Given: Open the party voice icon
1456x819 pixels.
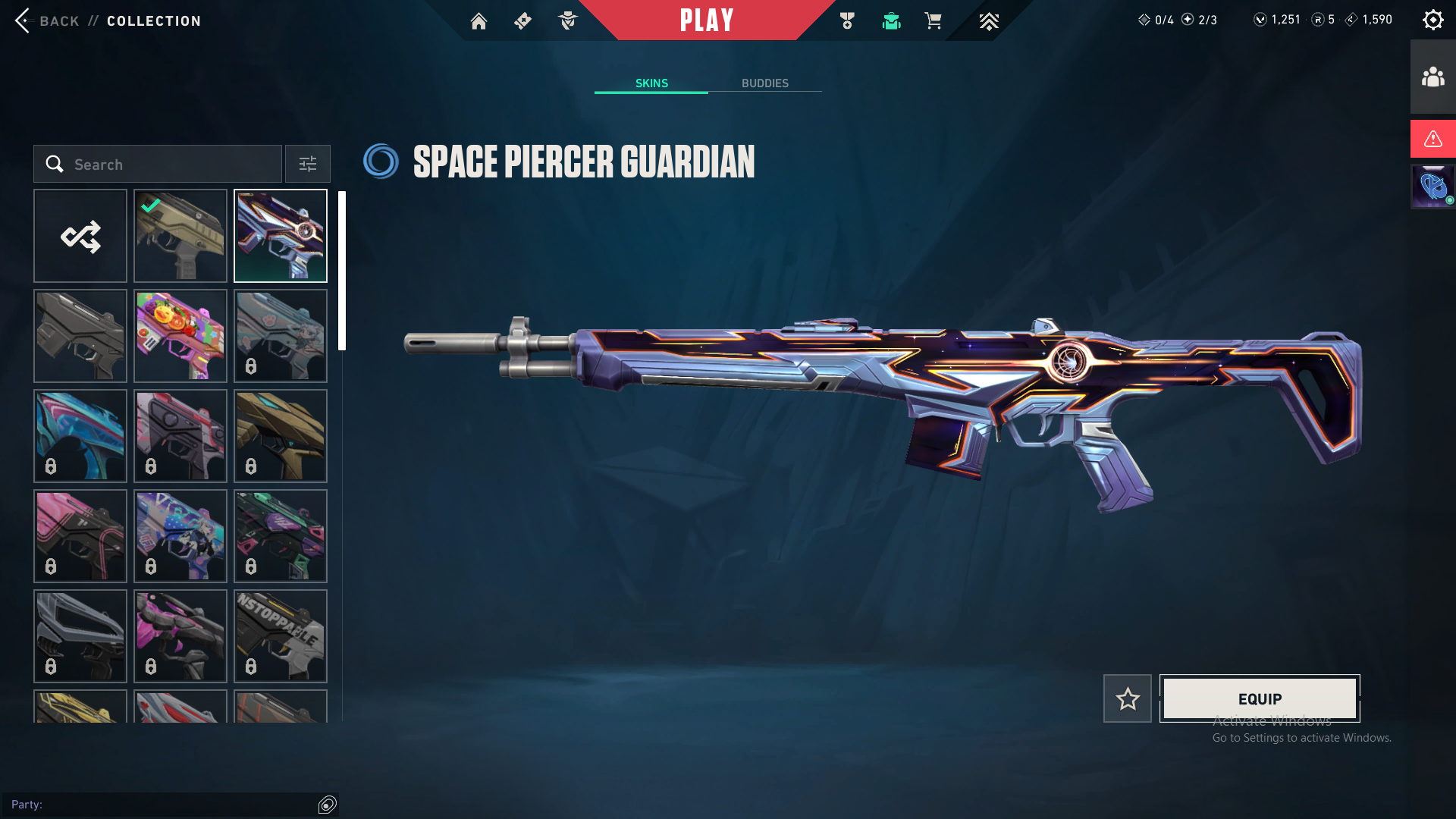Looking at the screenshot, I should (x=328, y=805).
